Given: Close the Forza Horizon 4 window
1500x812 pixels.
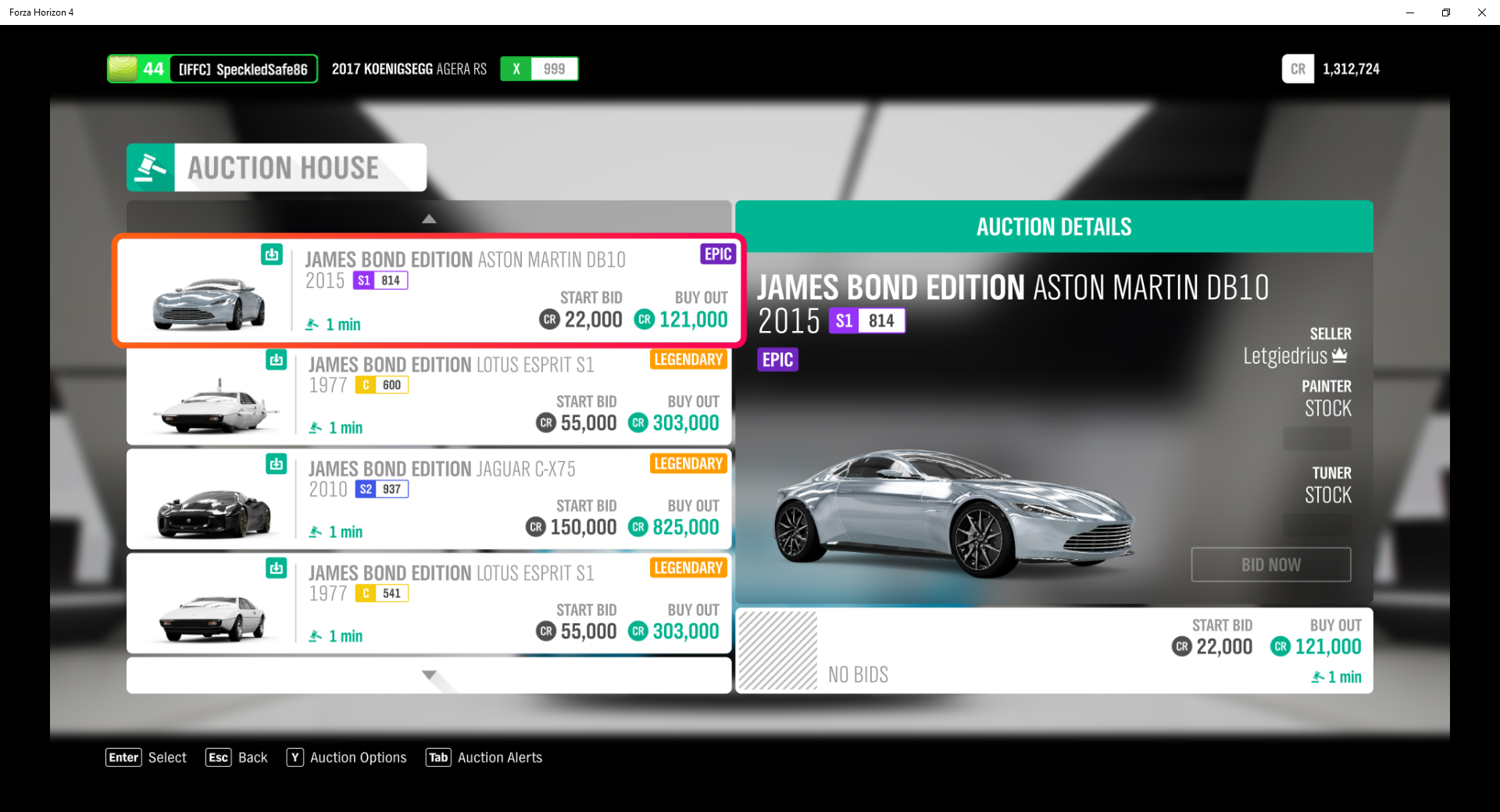Looking at the screenshot, I should point(1481,12).
